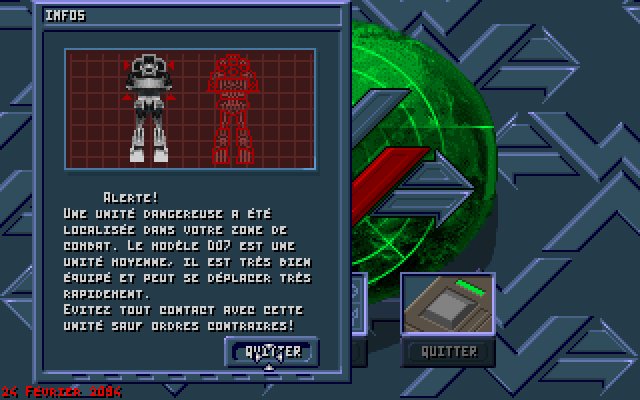640x400 pixels.
Task: Close the Infos alert with its Quitter button
Action: 273,351
